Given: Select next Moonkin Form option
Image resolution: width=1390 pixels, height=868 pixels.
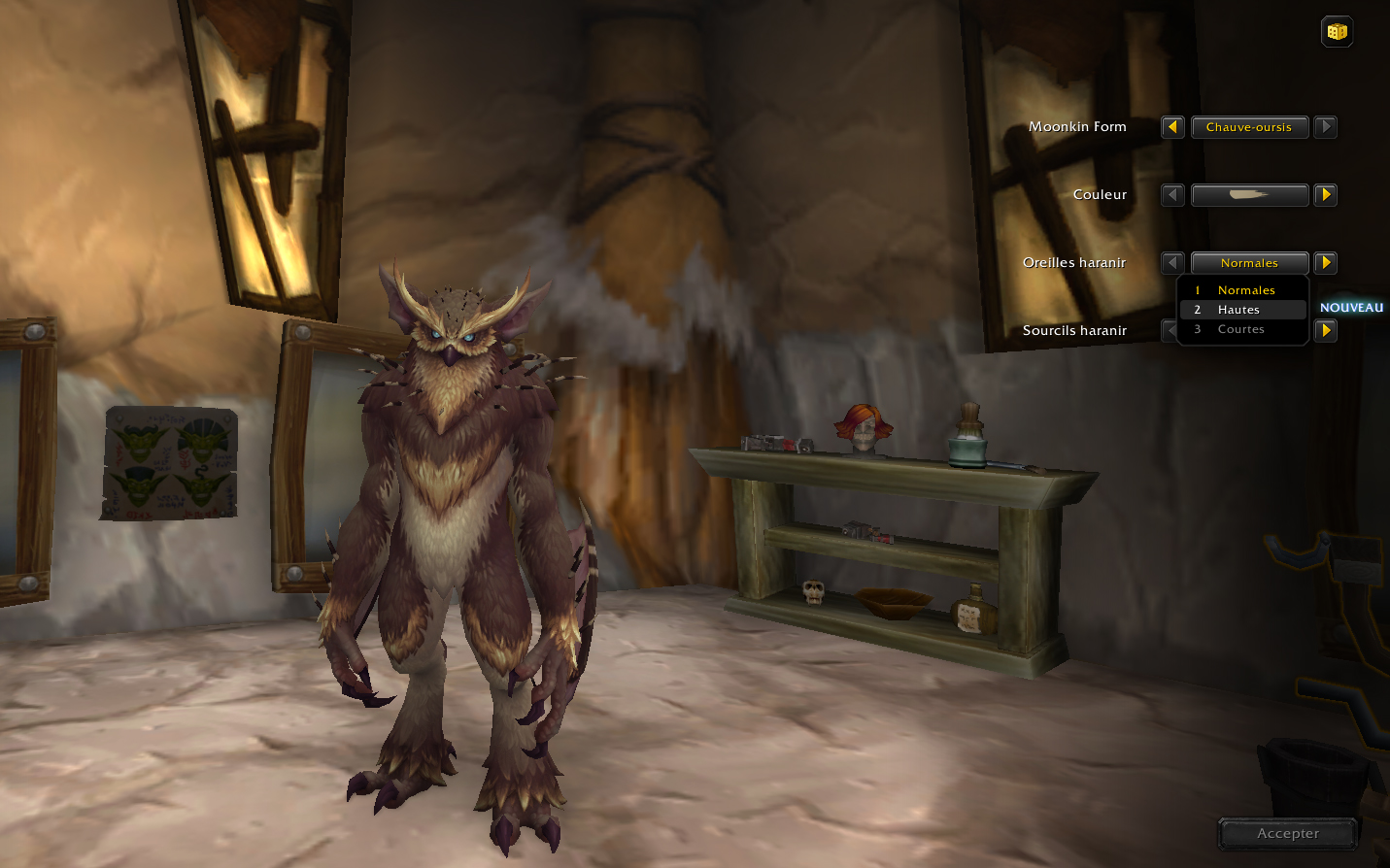Looking at the screenshot, I should coord(1326,127).
